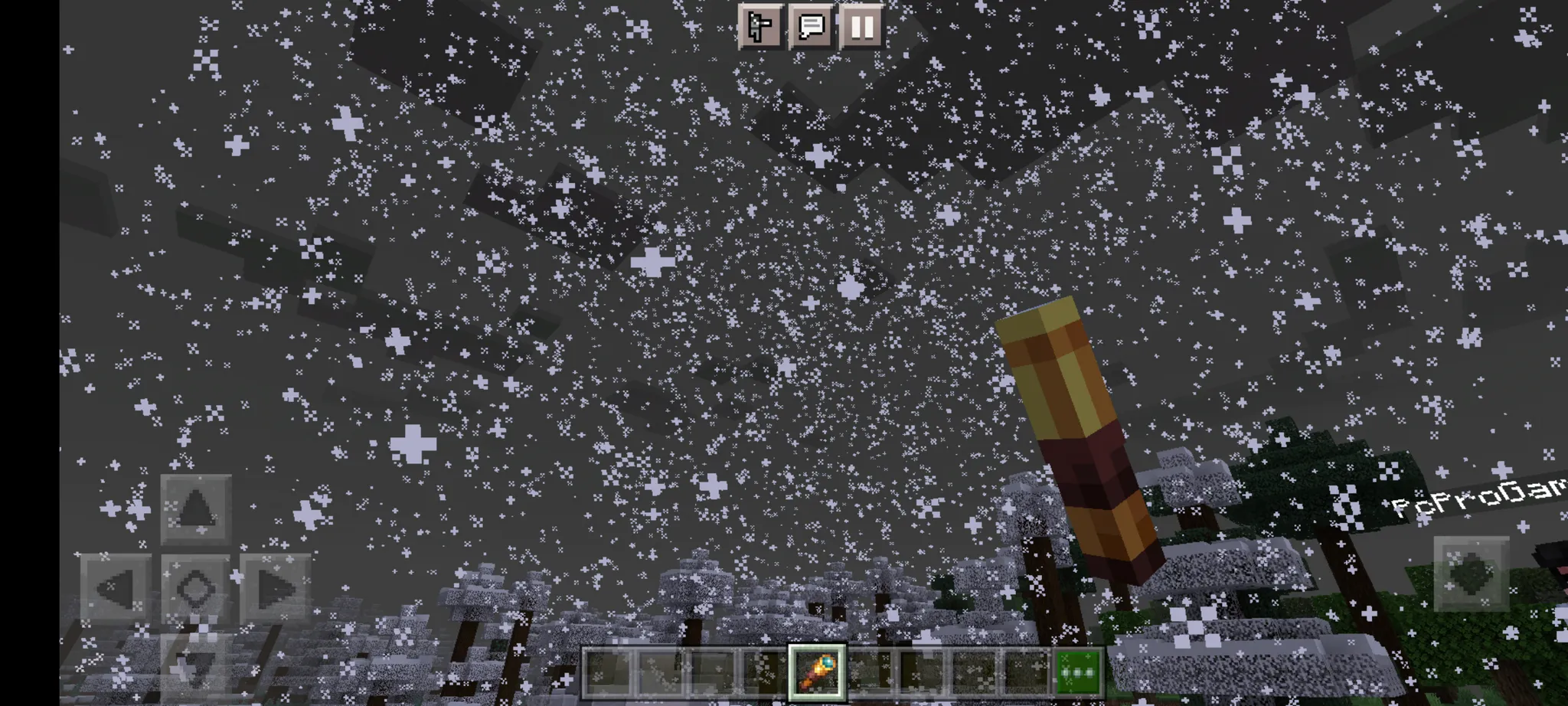
Task: Tap the move backward arrow
Action: [x=195, y=665]
